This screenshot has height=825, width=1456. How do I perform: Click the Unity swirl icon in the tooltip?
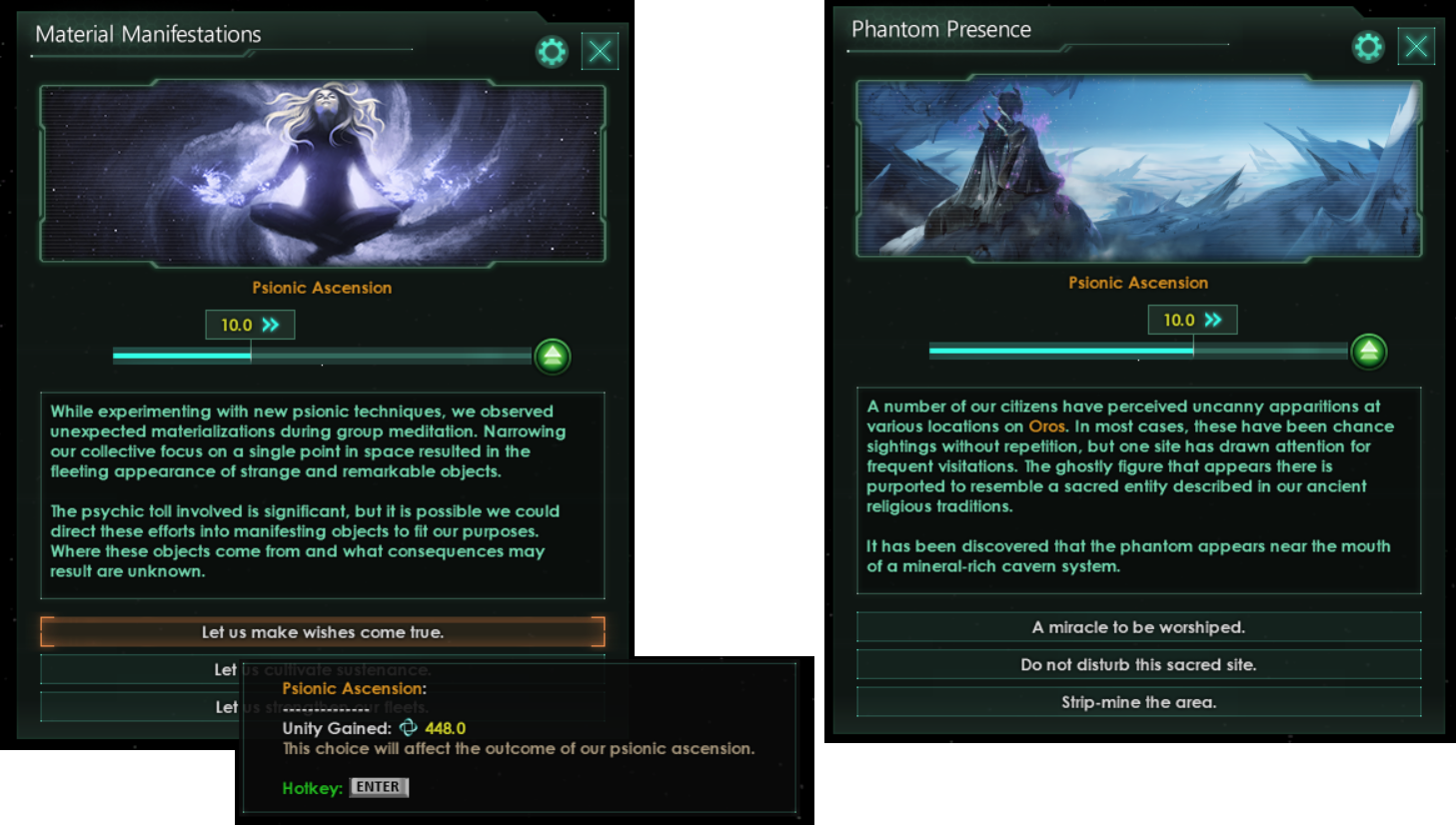408,728
